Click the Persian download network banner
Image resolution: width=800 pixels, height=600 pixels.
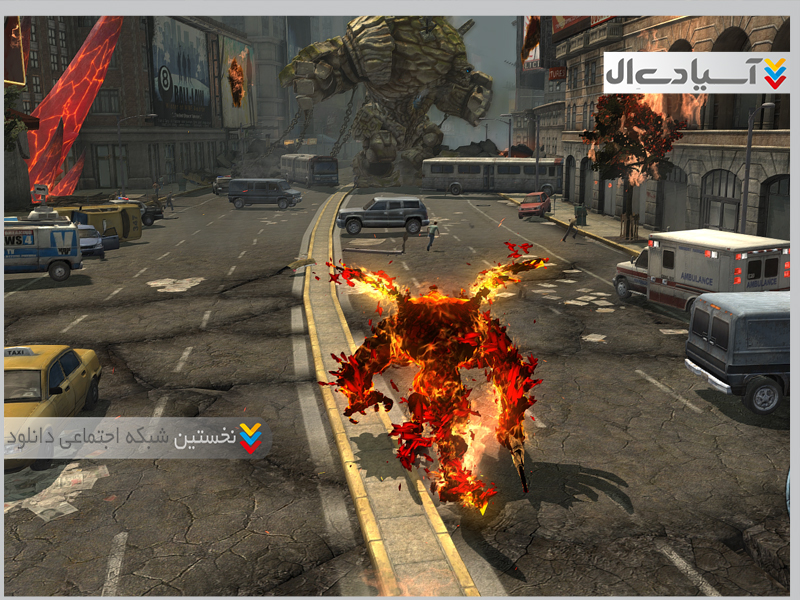tap(137, 438)
